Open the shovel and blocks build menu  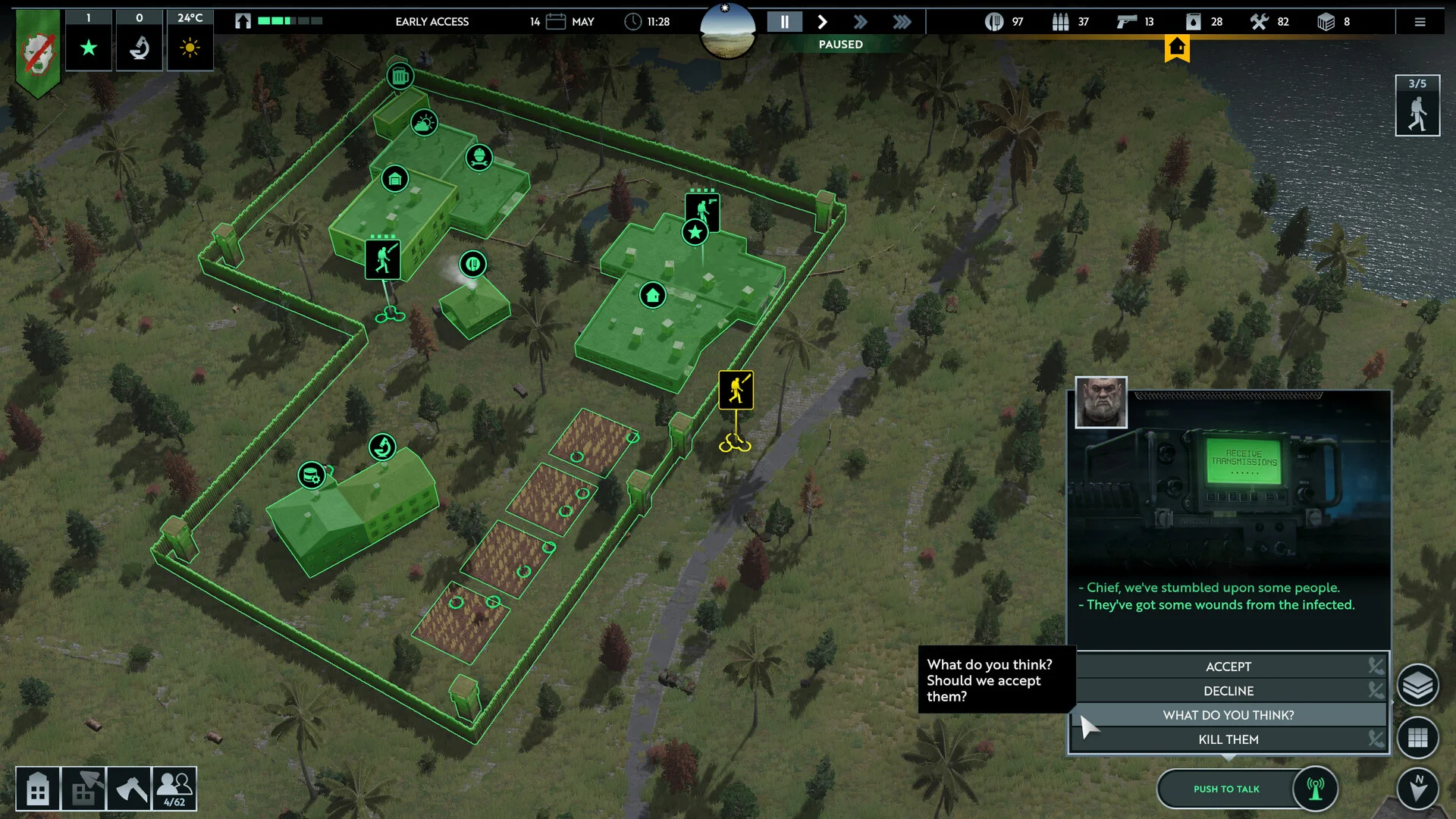83,789
